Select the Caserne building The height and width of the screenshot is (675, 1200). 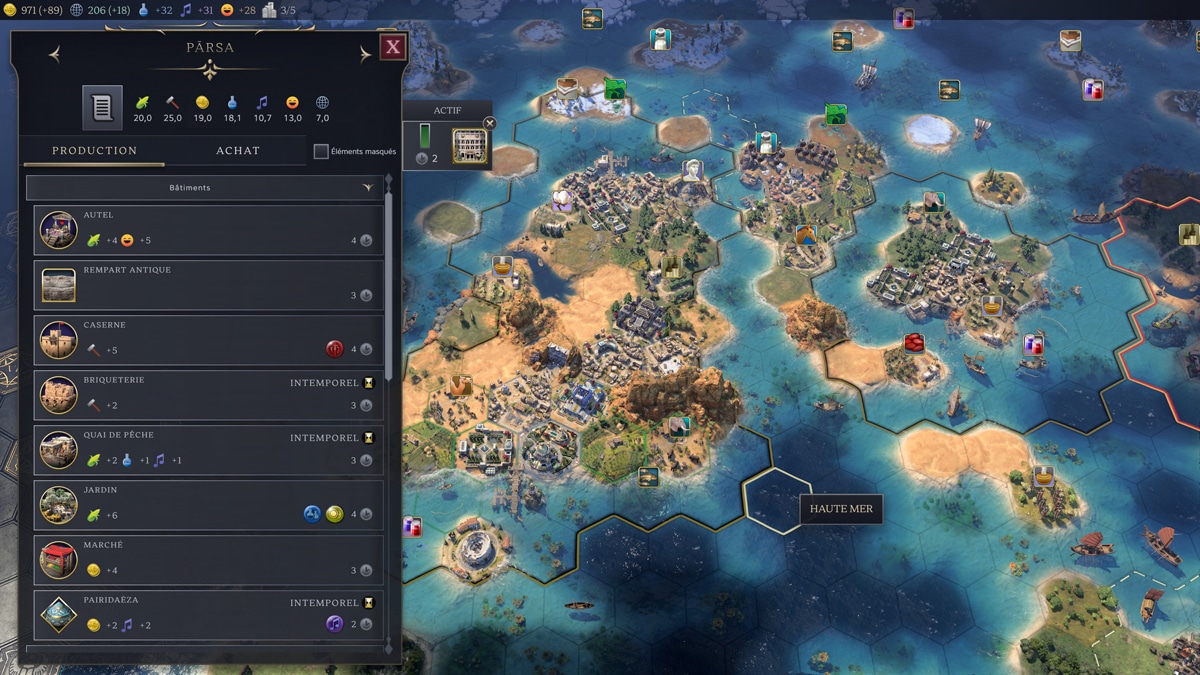click(208, 340)
